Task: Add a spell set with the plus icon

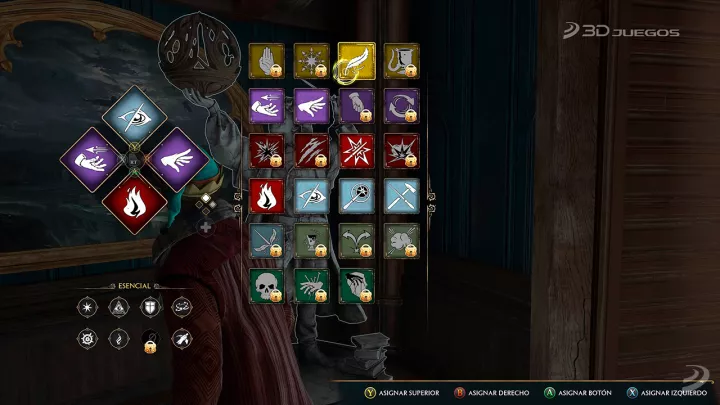Action: (206, 227)
